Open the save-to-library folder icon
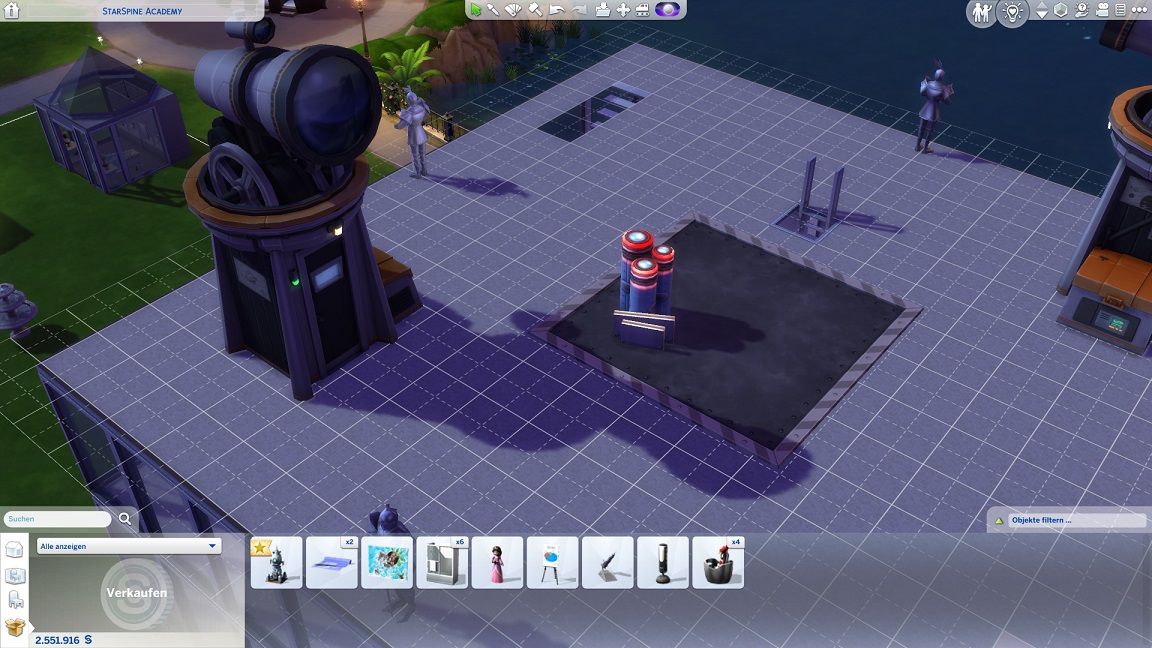Screen dimensions: 1152x648 [x=603, y=10]
